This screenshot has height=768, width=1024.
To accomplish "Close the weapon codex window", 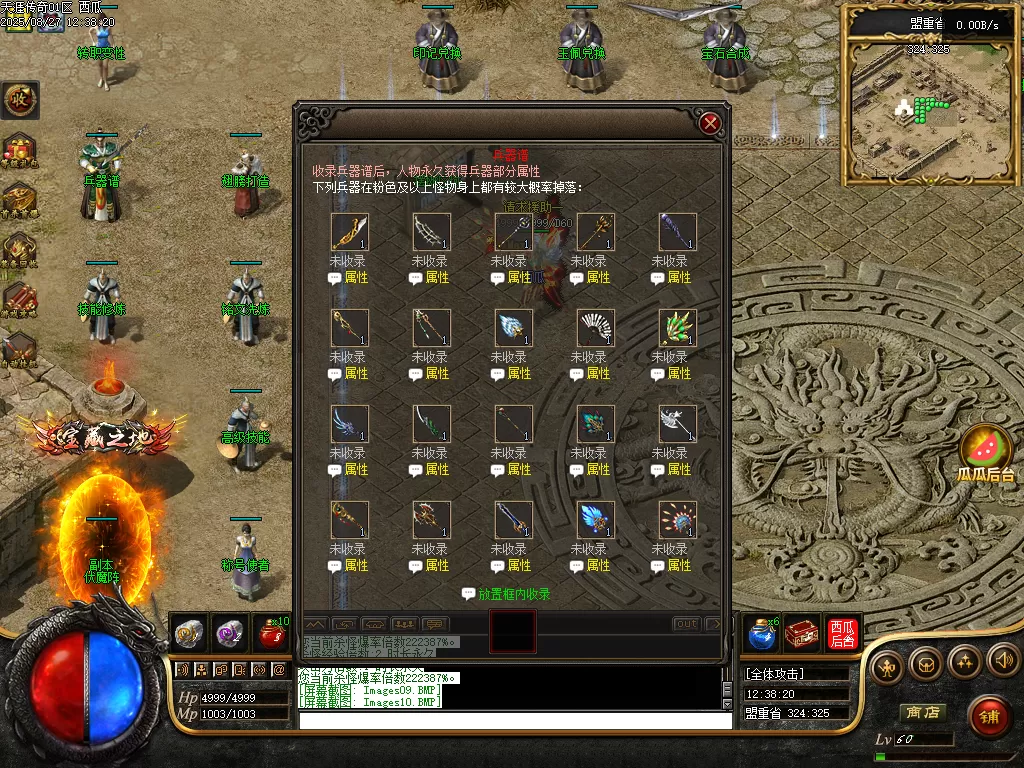I will tap(710, 123).
